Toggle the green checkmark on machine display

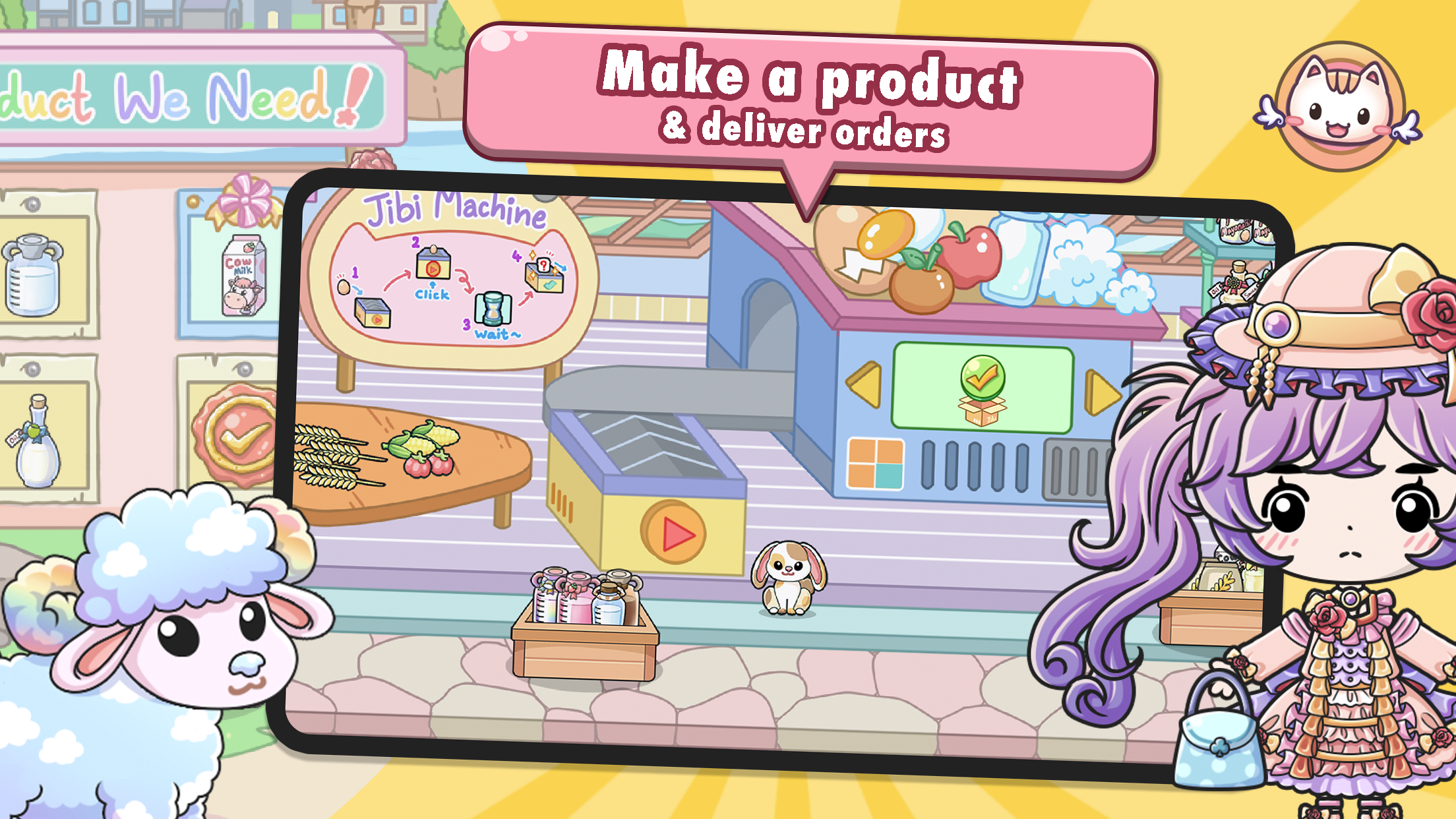(x=982, y=377)
